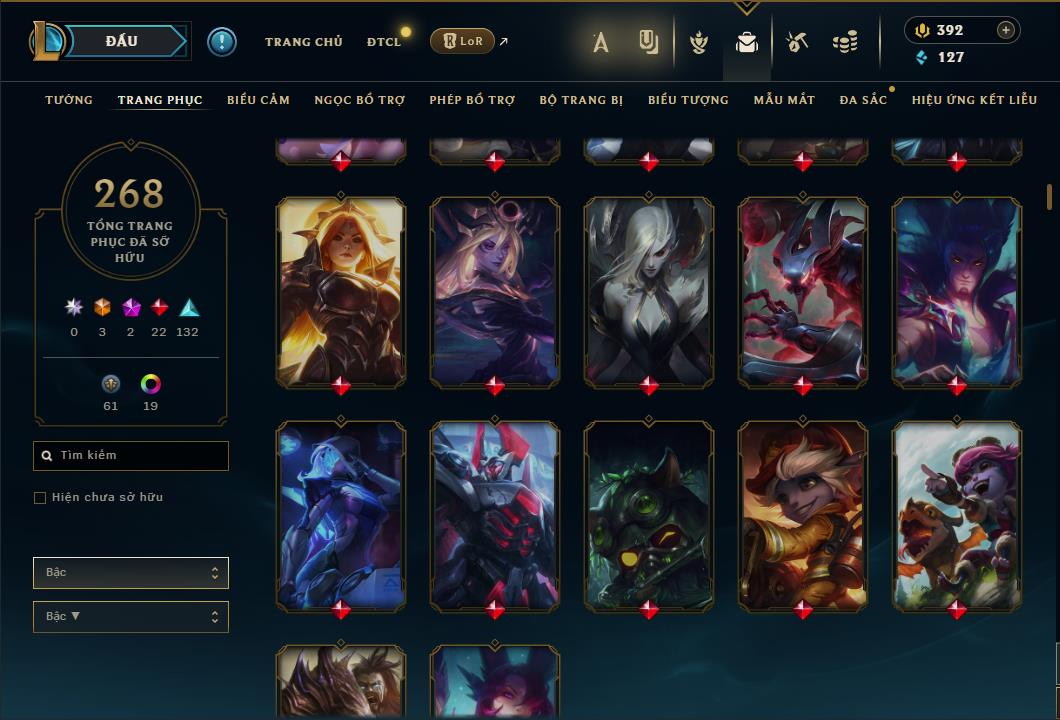Open the TRANG CHỦ home page

point(303,42)
